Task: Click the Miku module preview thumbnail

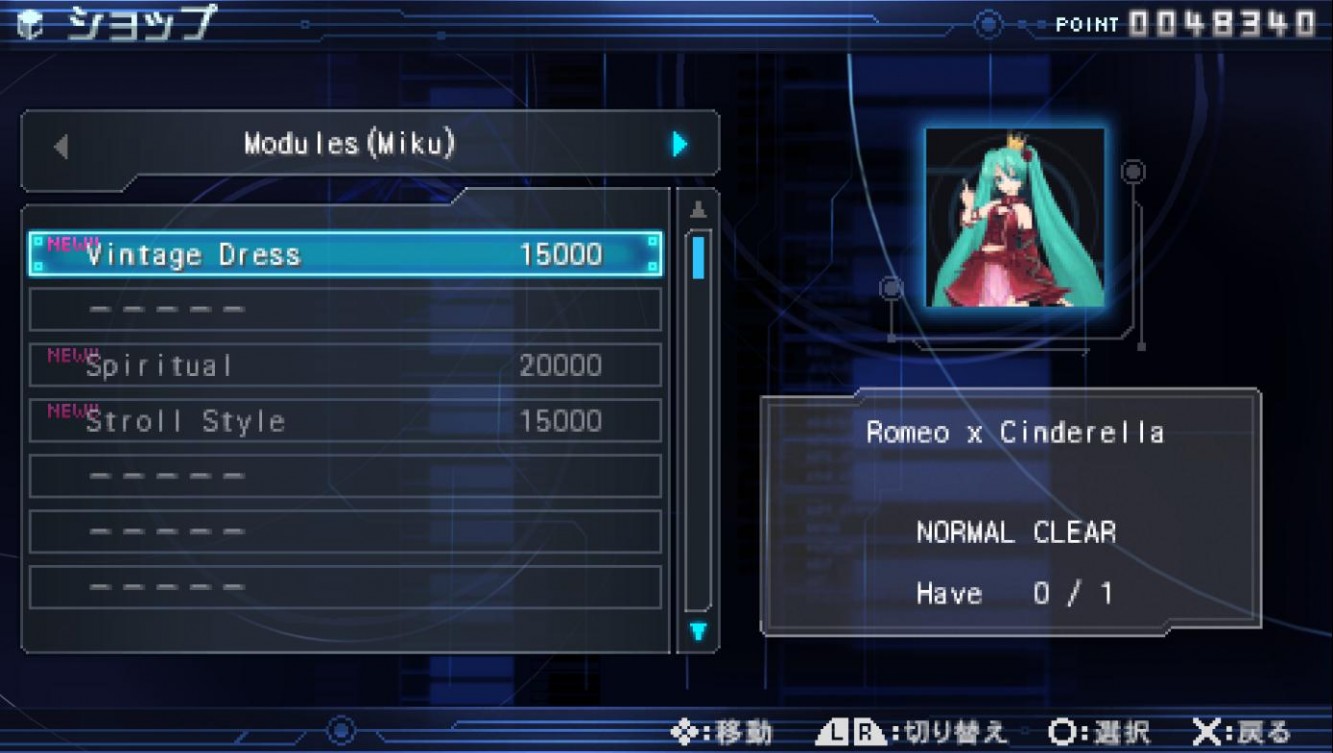Action: (1014, 217)
